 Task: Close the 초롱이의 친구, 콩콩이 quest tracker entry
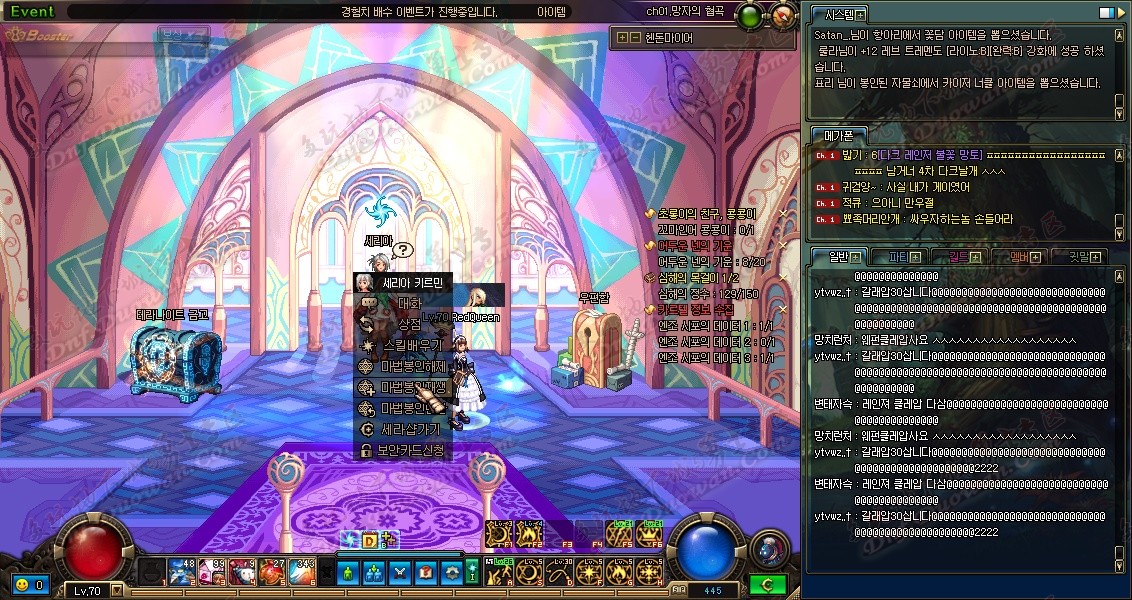click(782, 214)
